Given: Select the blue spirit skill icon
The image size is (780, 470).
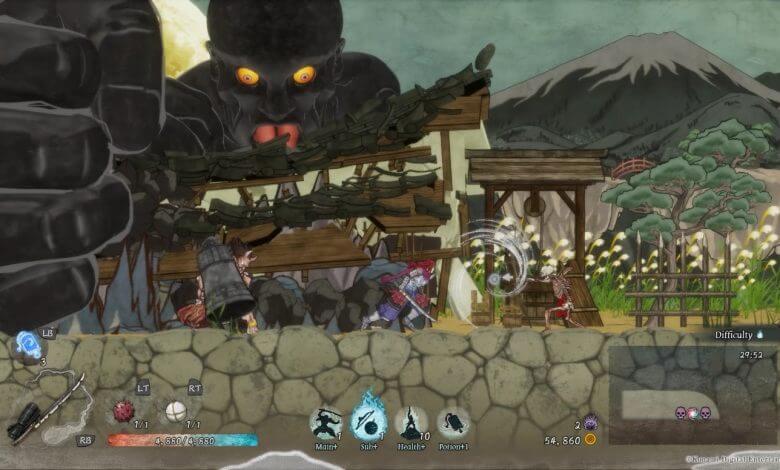Looking at the screenshot, I should (24, 346).
